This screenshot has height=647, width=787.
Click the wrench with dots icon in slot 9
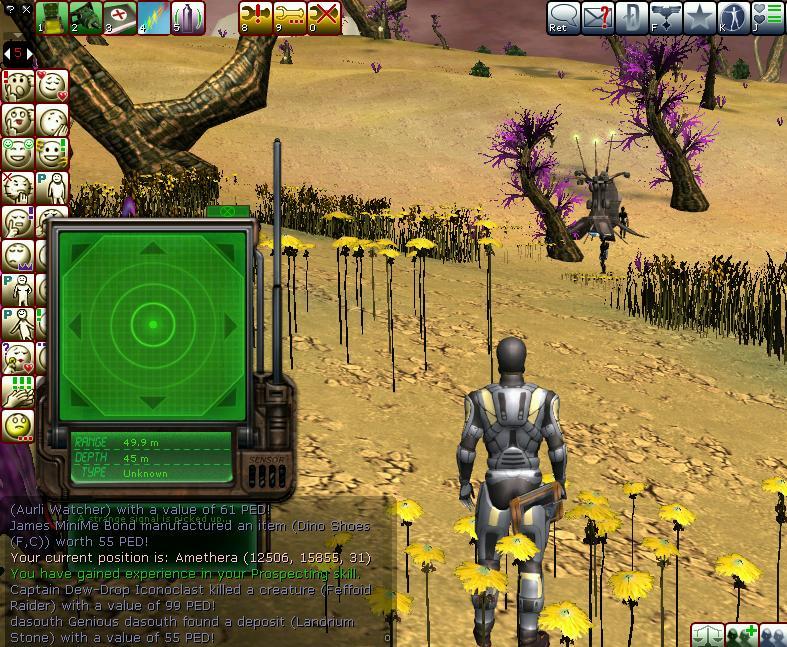(290, 17)
